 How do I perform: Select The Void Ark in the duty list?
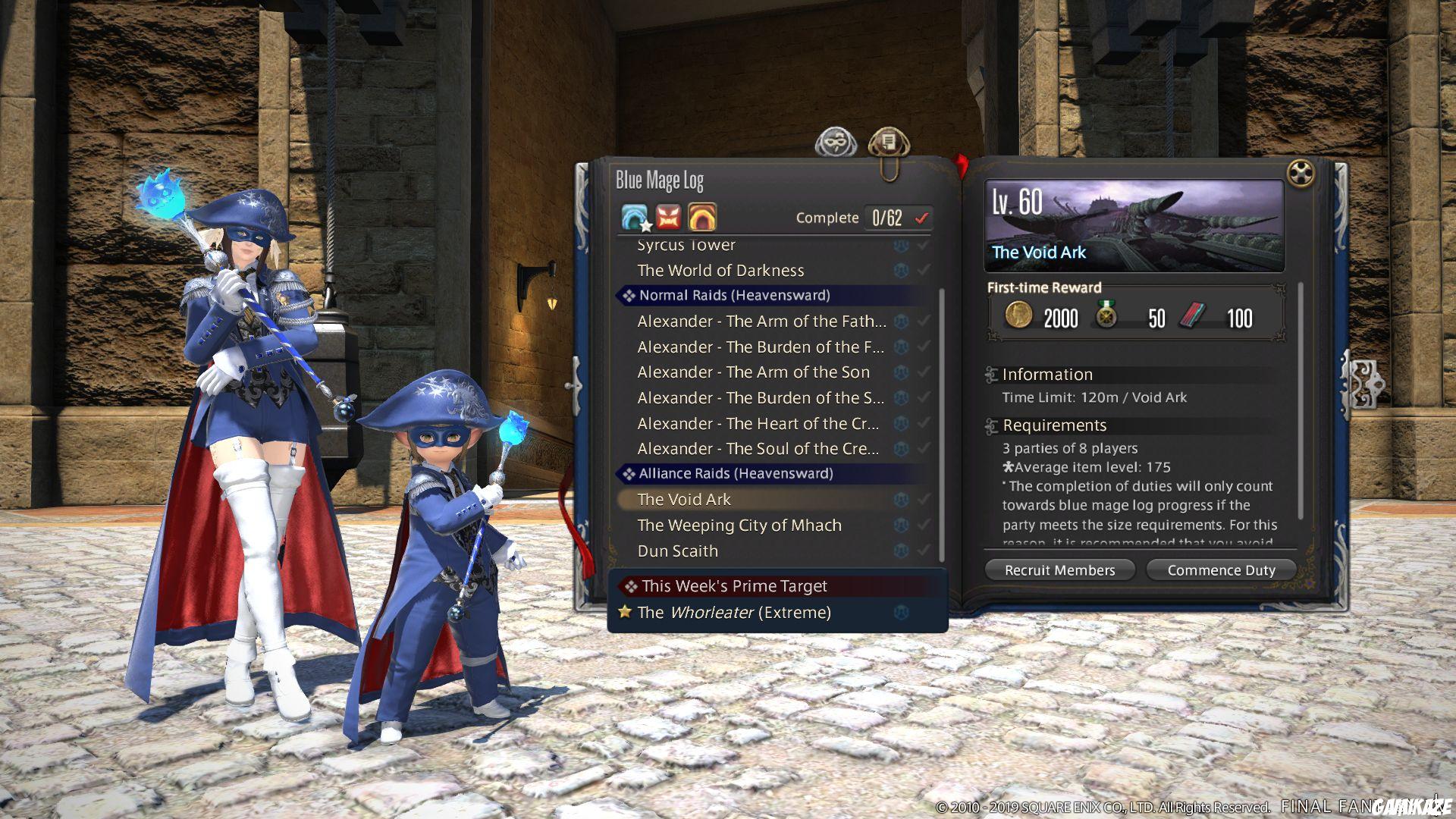tap(683, 499)
